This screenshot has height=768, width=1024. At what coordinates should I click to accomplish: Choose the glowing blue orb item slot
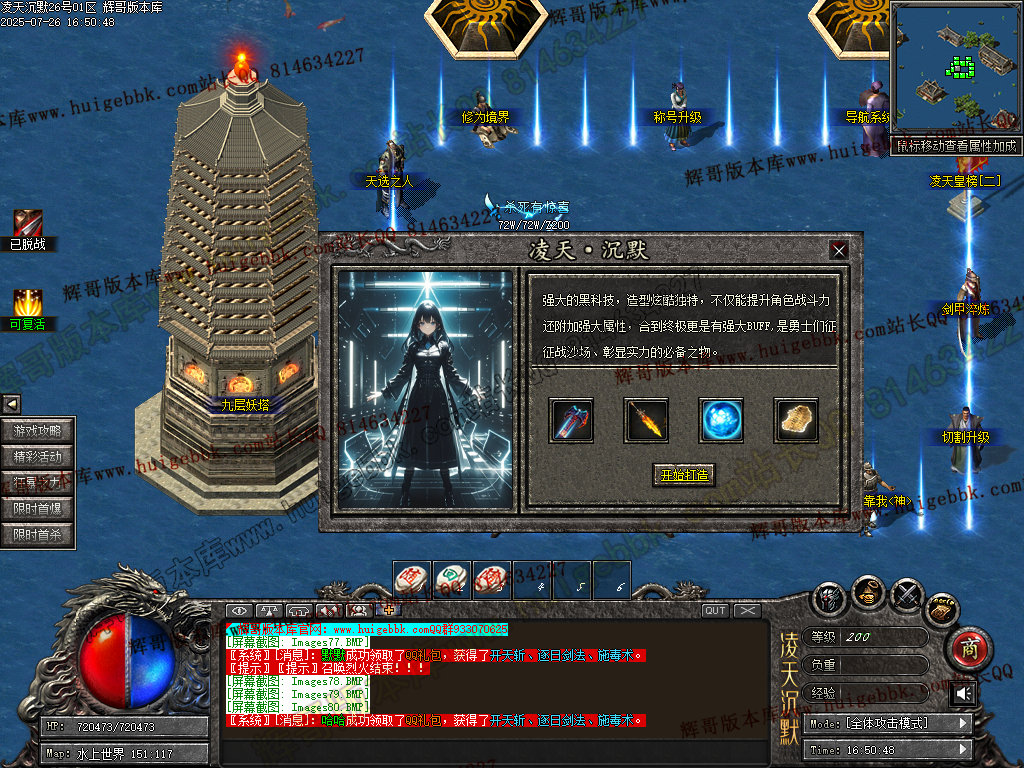click(721, 420)
